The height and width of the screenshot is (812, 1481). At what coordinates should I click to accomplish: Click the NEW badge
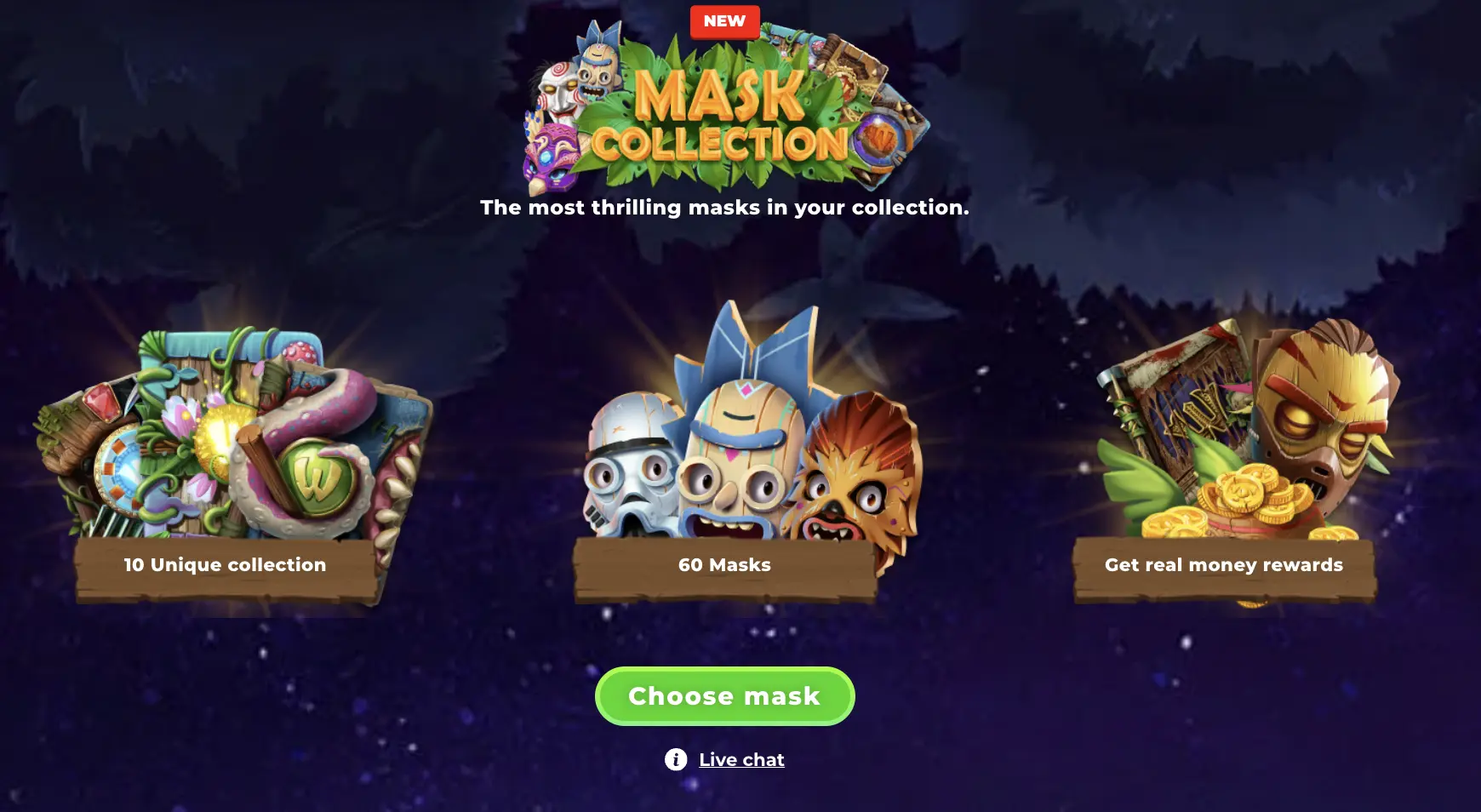[723, 22]
